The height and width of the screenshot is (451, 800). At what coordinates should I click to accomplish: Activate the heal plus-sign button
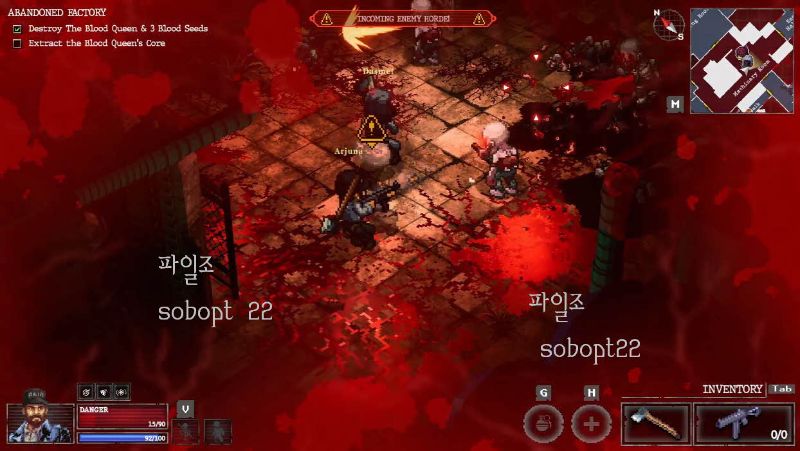click(591, 423)
